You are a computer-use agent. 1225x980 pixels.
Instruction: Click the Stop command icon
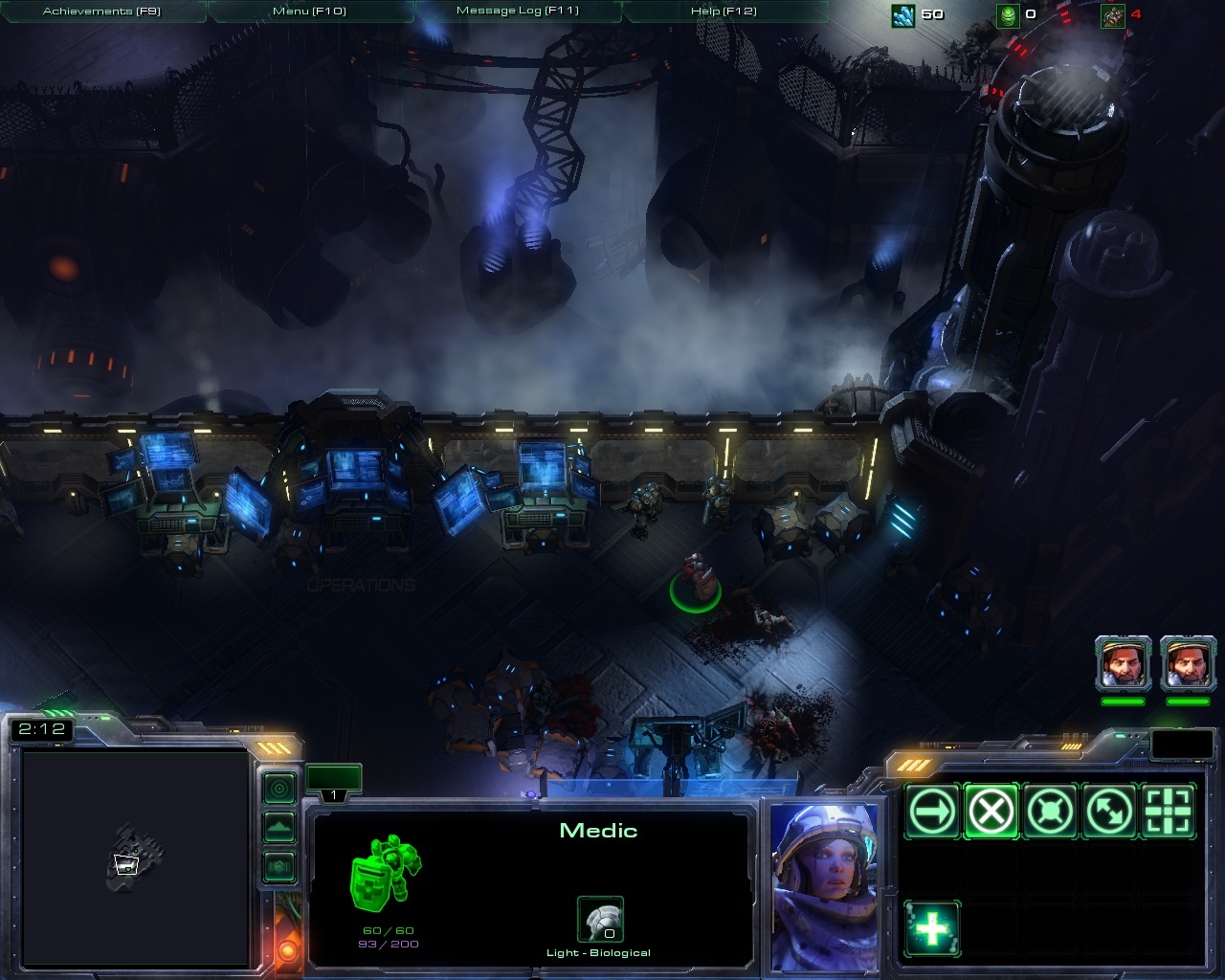pos(991,813)
